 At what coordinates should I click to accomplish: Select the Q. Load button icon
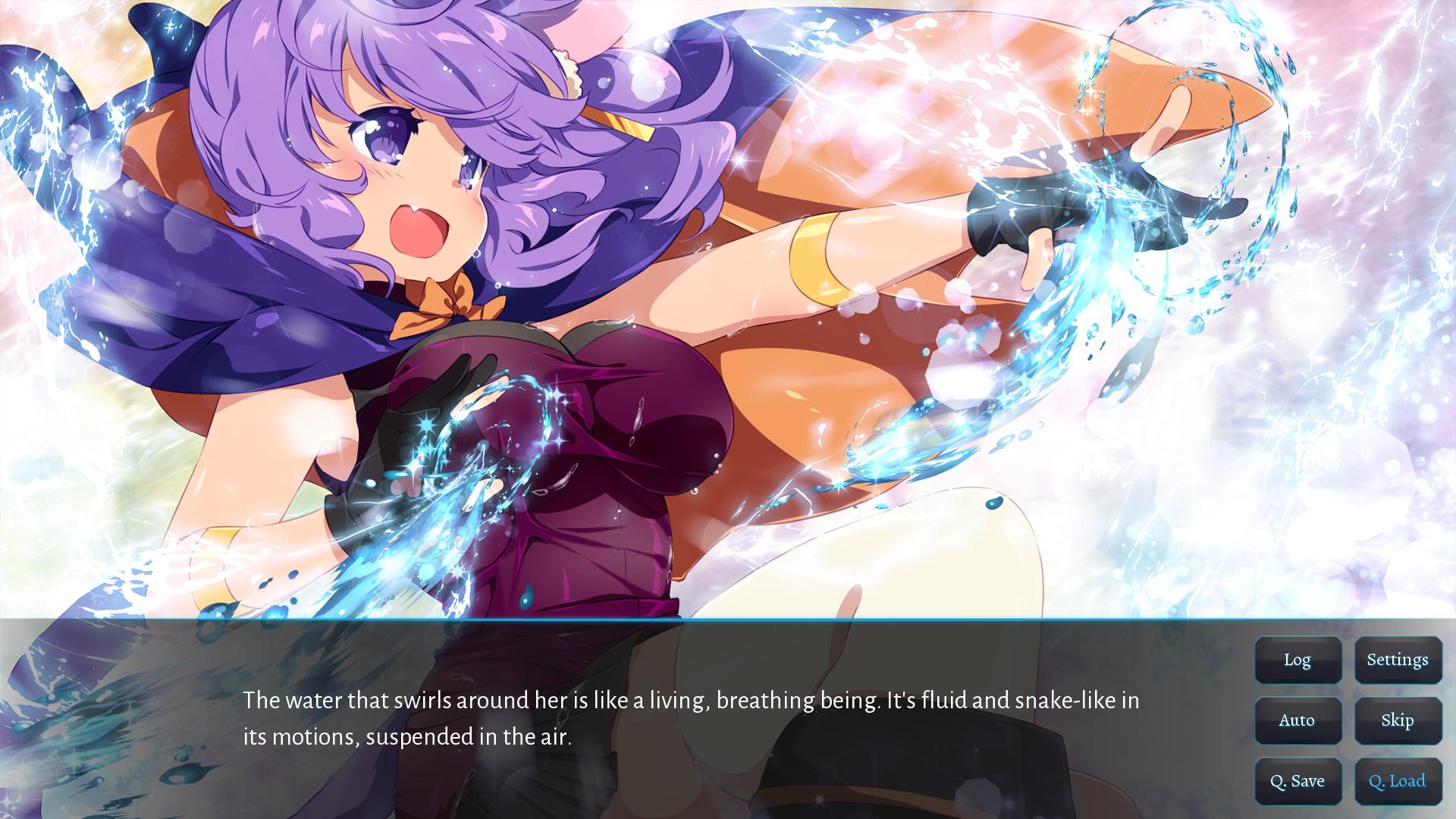pos(1398,780)
